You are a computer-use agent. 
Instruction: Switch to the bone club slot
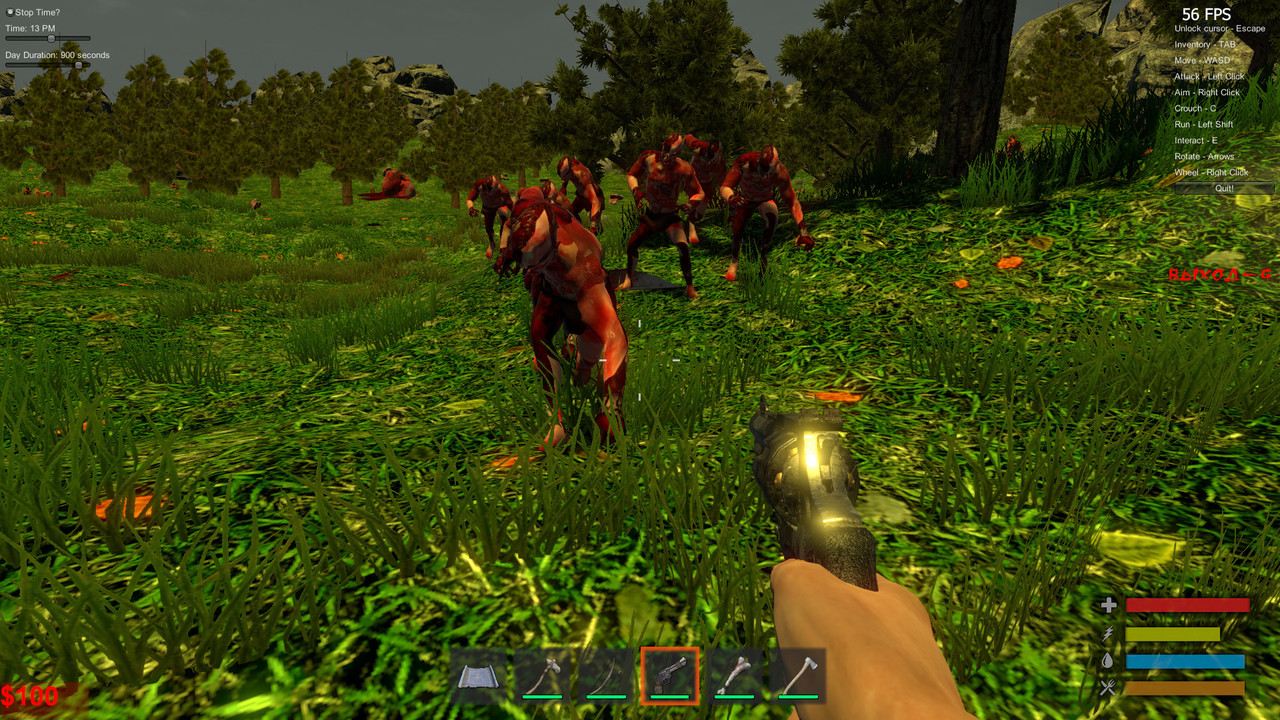tap(733, 677)
